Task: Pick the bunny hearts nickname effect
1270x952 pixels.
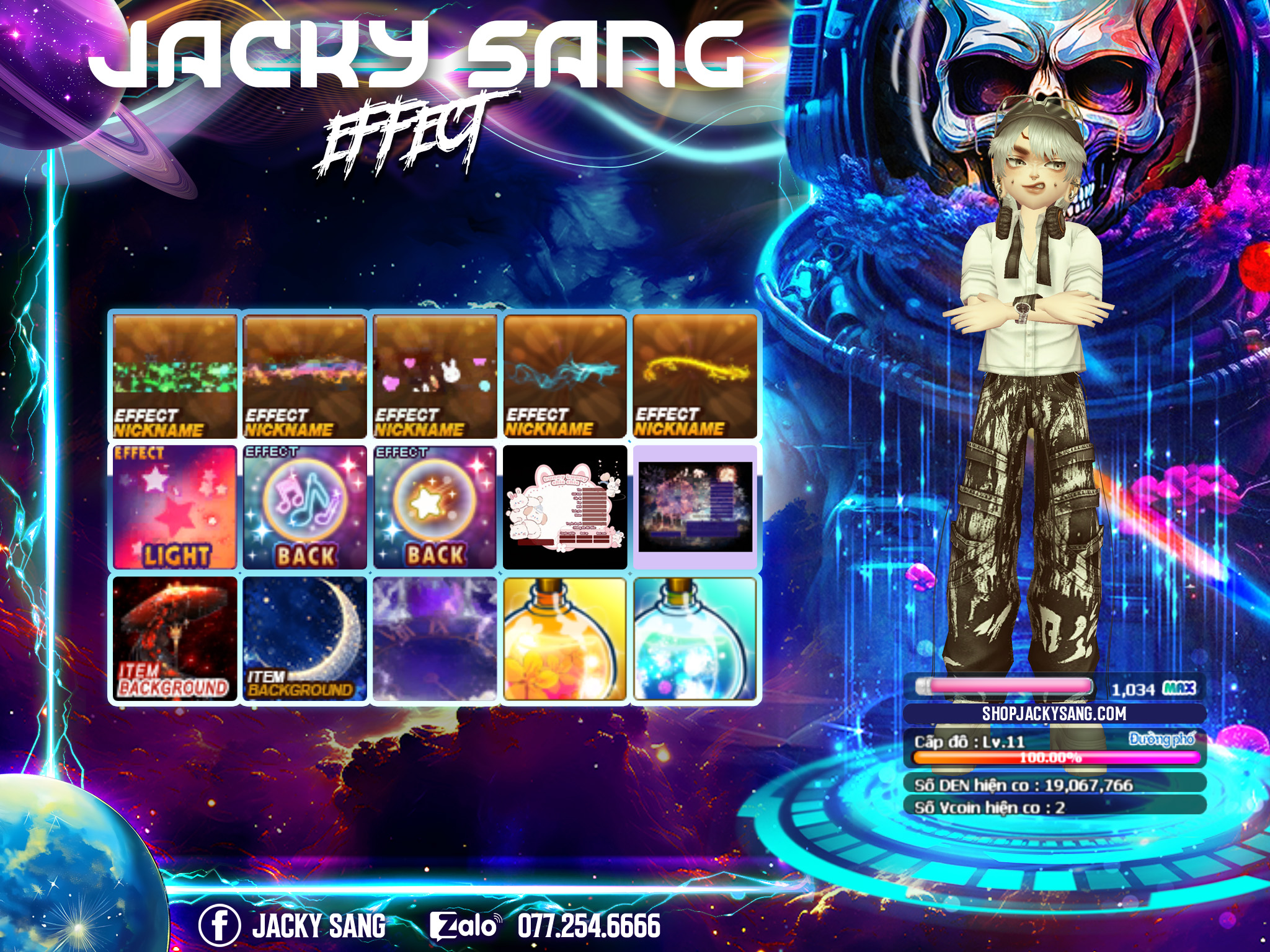Action: point(435,376)
